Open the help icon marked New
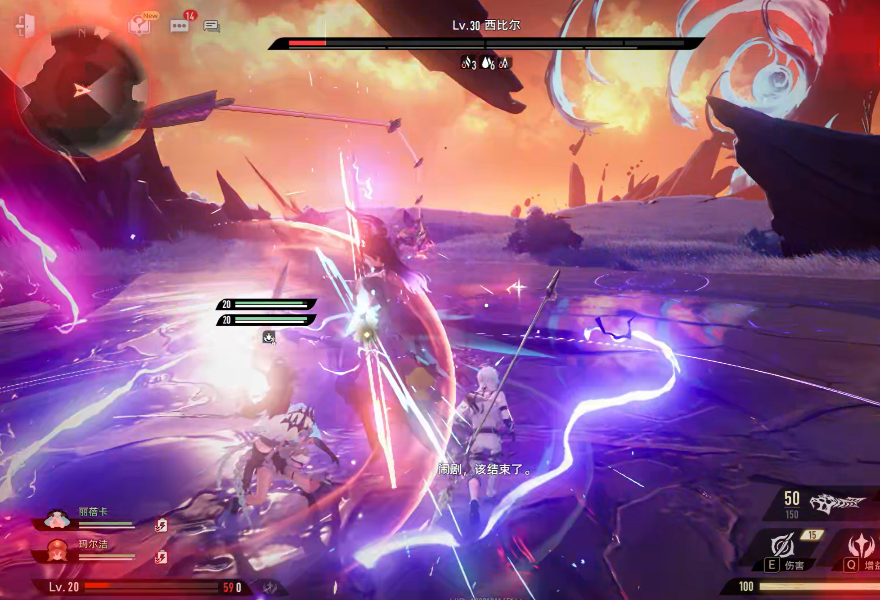This screenshot has width=880, height=600. click(x=139, y=26)
